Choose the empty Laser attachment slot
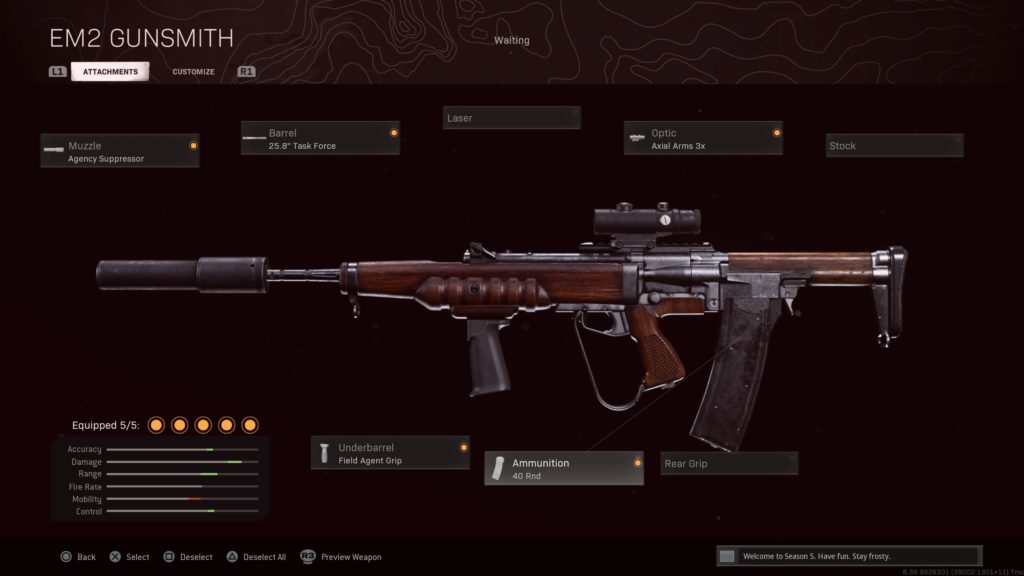This screenshot has height=576, width=1024. 511,118
